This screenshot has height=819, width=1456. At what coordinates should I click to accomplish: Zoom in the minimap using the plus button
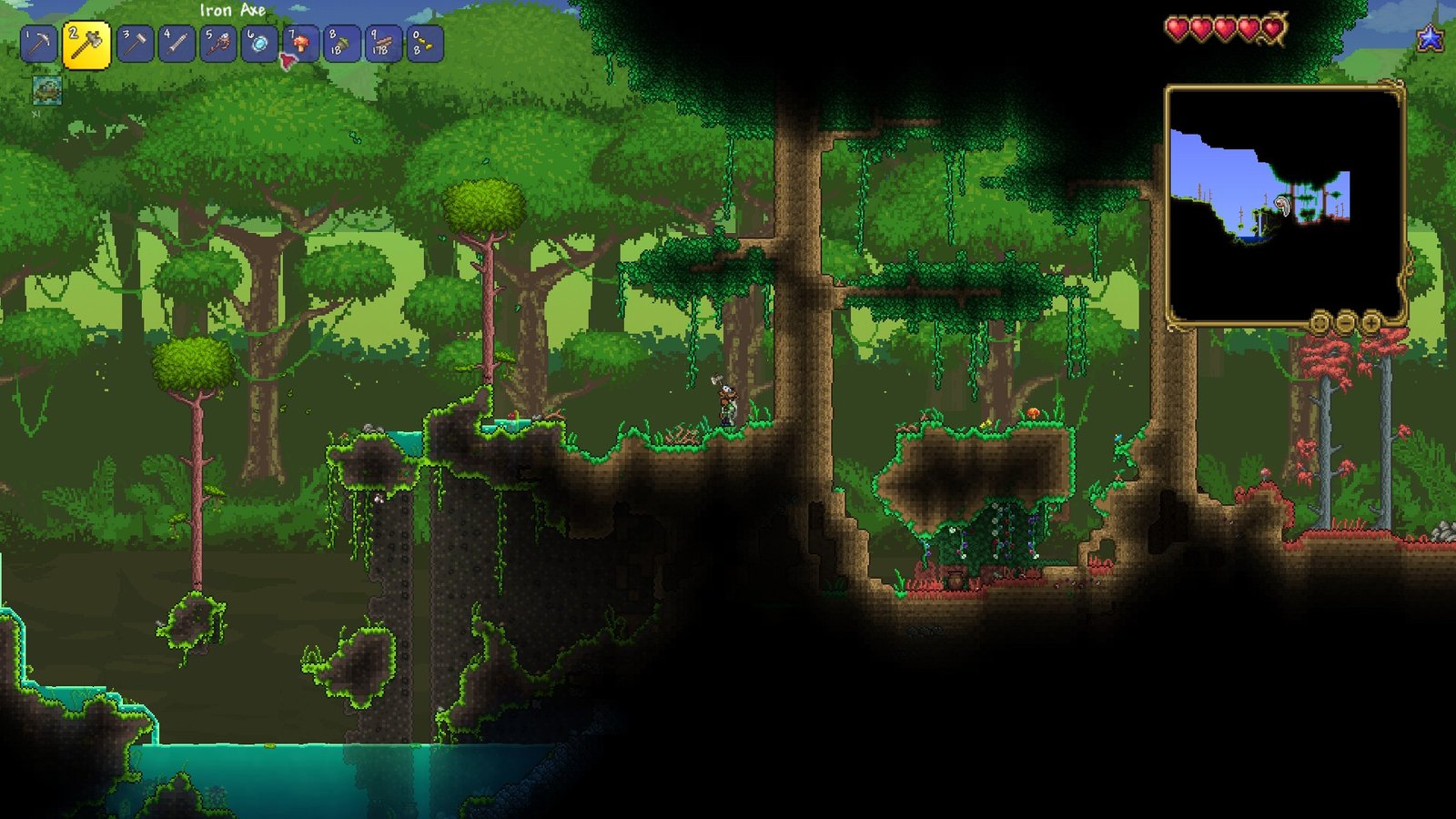coord(1371,323)
